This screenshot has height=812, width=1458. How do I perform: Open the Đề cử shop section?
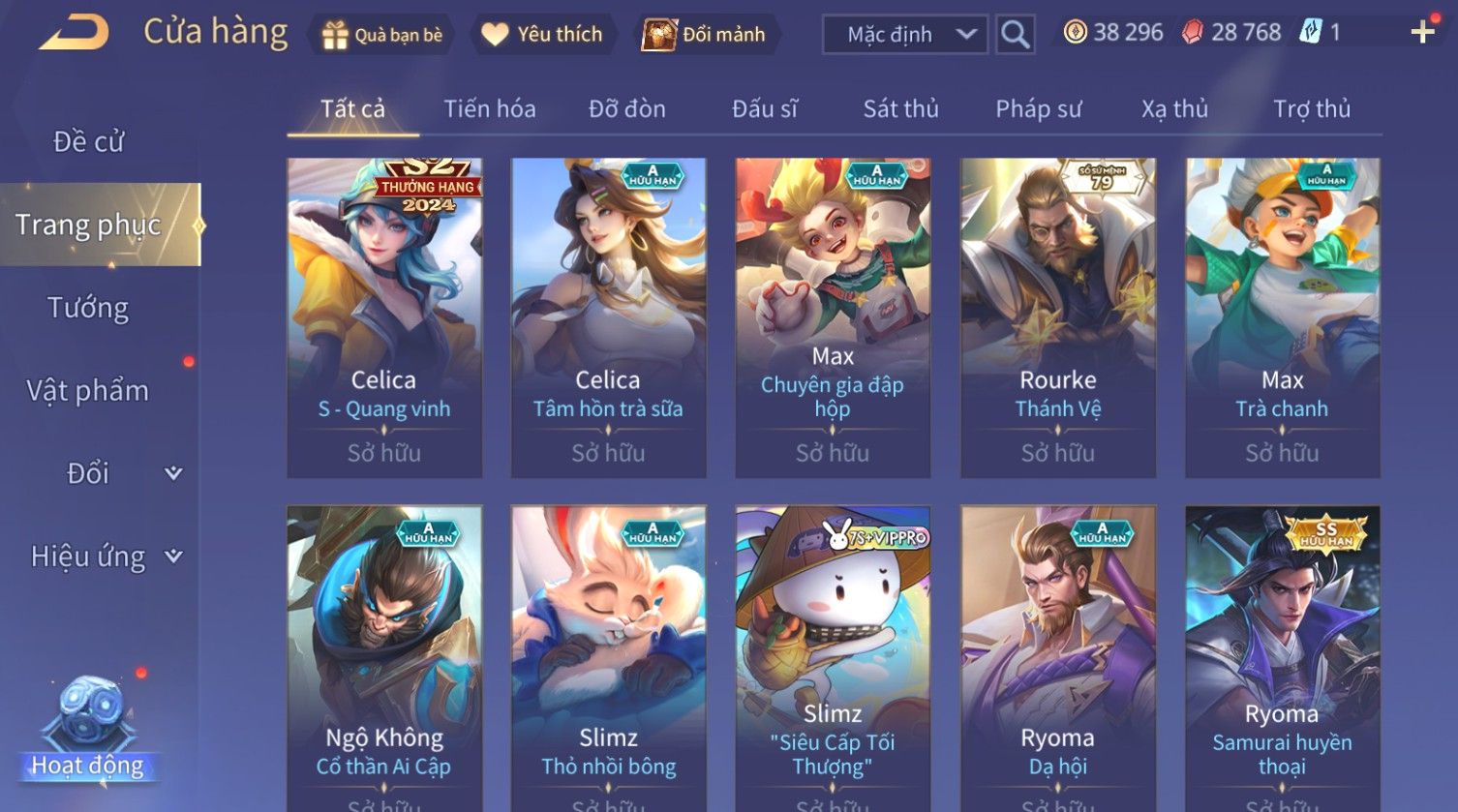click(x=88, y=141)
